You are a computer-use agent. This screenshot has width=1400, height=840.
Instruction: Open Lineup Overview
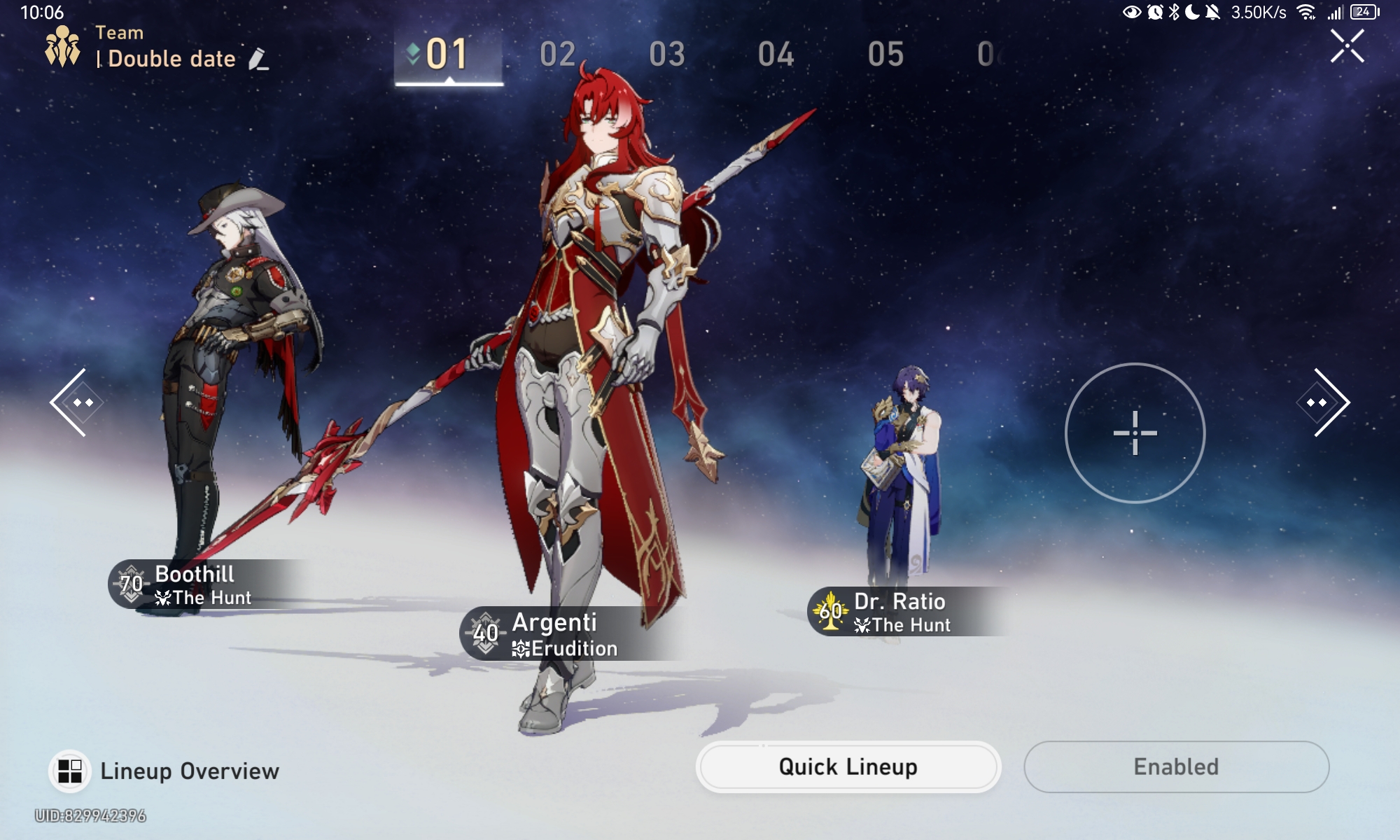point(189,772)
